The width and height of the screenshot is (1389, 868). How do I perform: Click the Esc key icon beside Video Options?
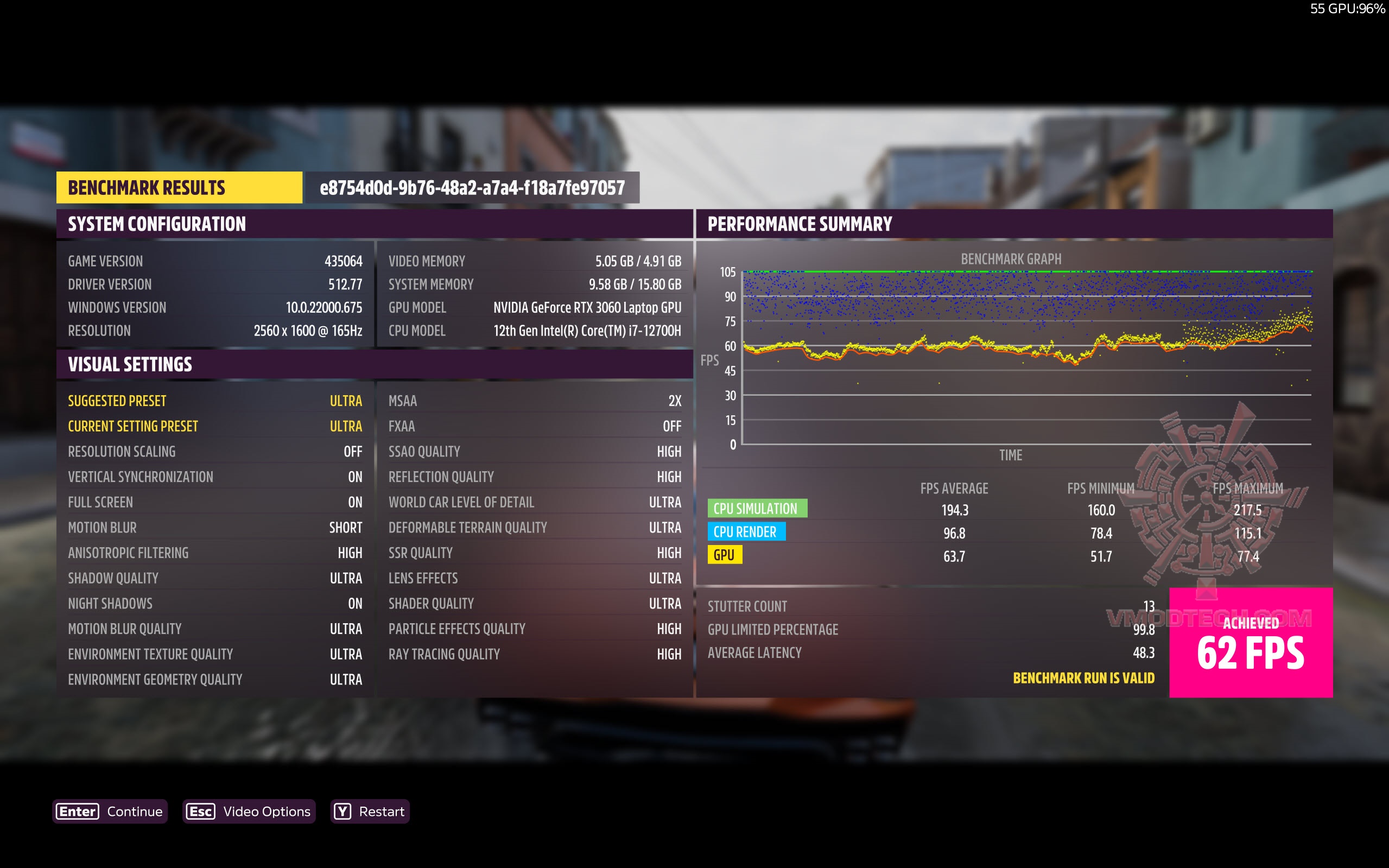click(x=201, y=812)
